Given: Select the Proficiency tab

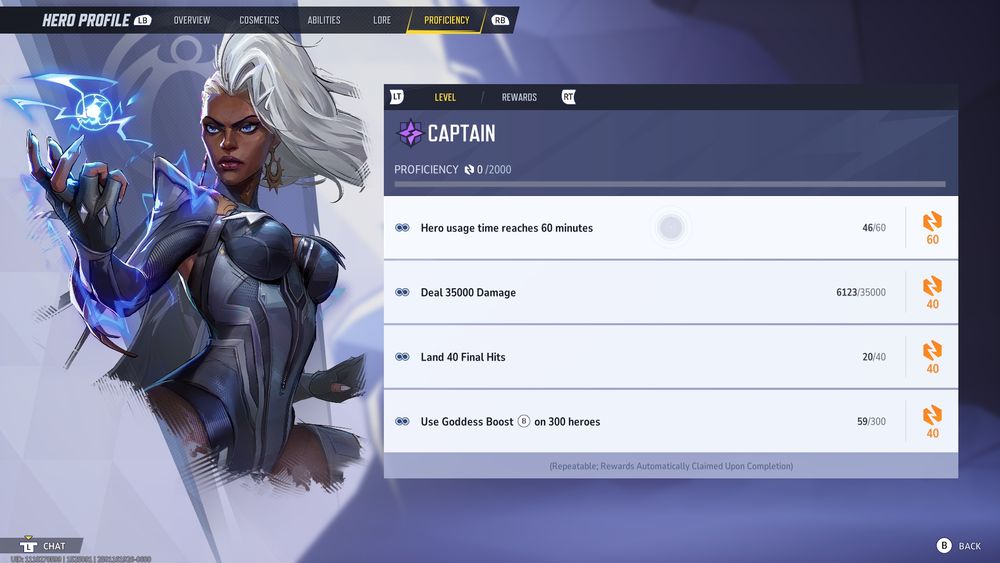Looking at the screenshot, I should click(446, 20).
